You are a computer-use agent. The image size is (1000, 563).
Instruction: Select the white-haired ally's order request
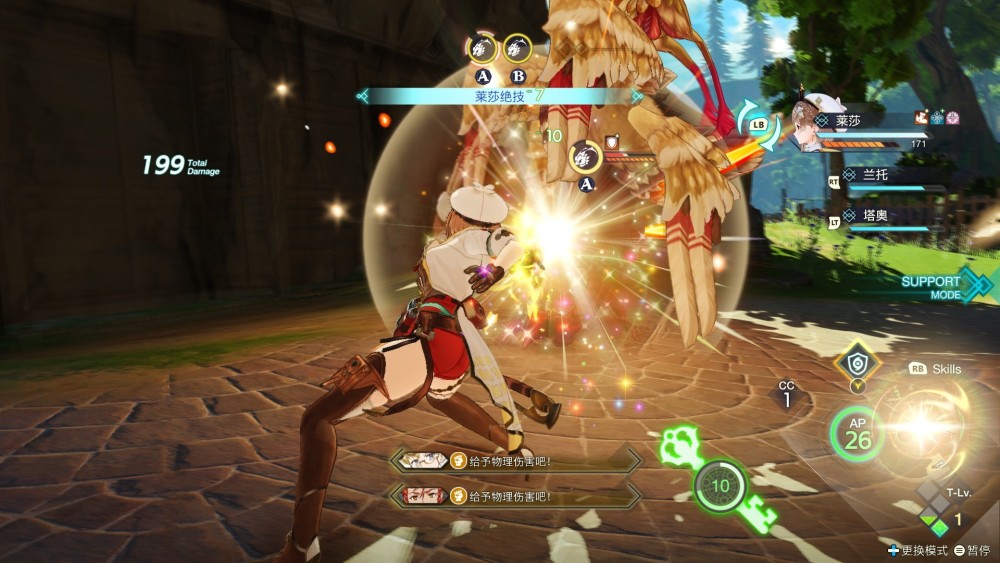point(514,461)
